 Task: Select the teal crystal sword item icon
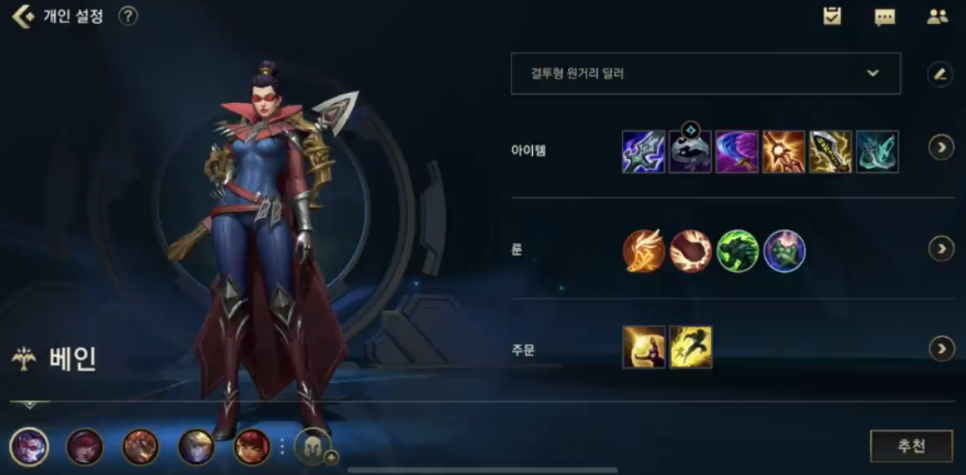click(877, 151)
